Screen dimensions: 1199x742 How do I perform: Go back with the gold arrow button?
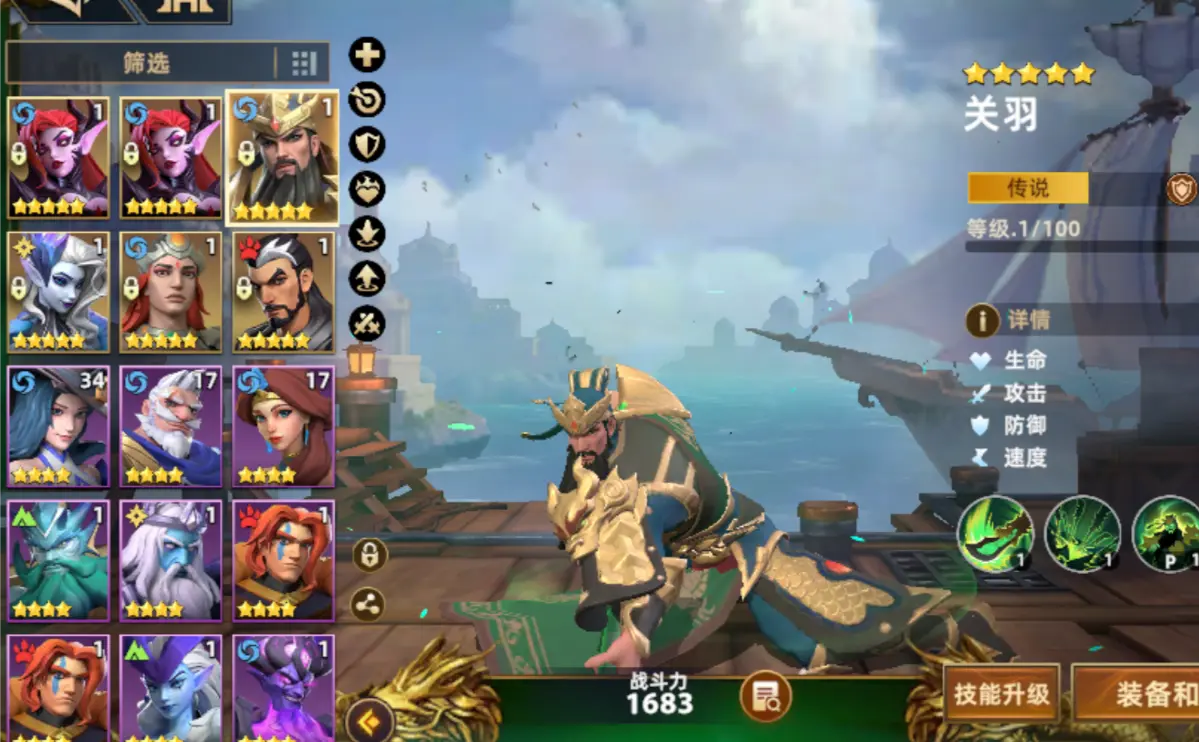coord(369,719)
